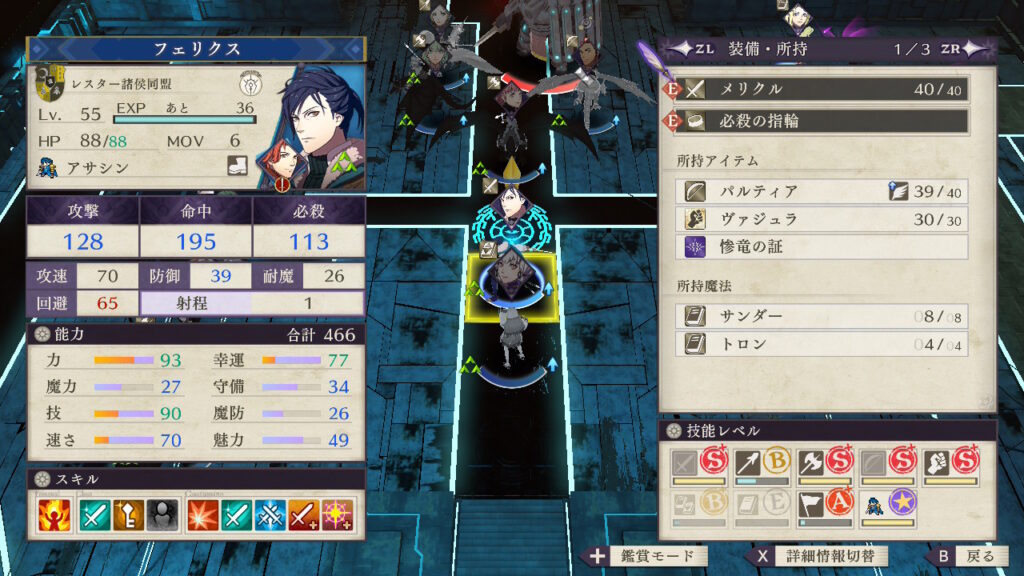This screenshot has height=576, width=1024.
Task: Select the golden key class skill icon
Action: (x=128, y=516)
